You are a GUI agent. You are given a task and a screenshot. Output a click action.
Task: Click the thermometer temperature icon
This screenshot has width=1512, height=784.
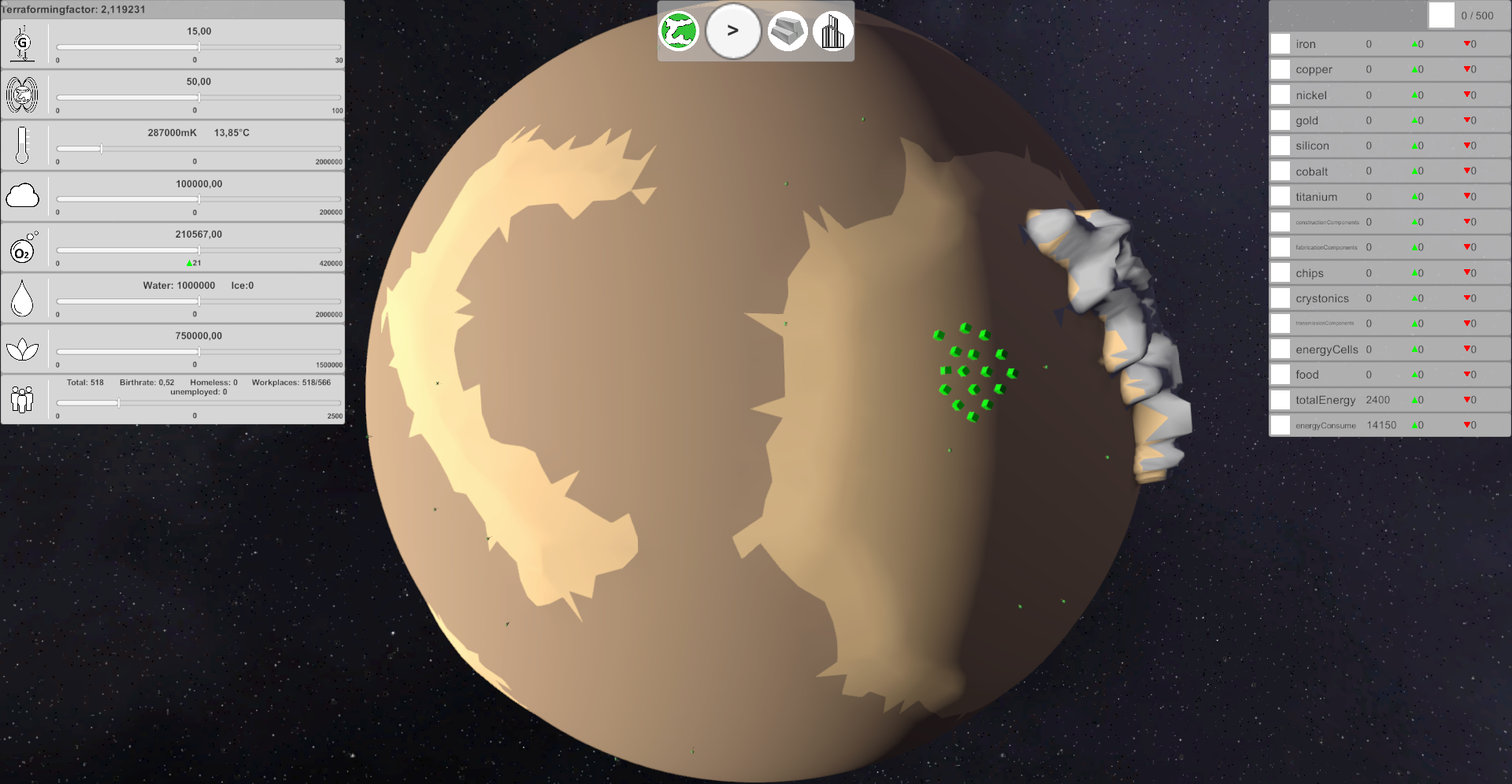click(x=23, y=146)
